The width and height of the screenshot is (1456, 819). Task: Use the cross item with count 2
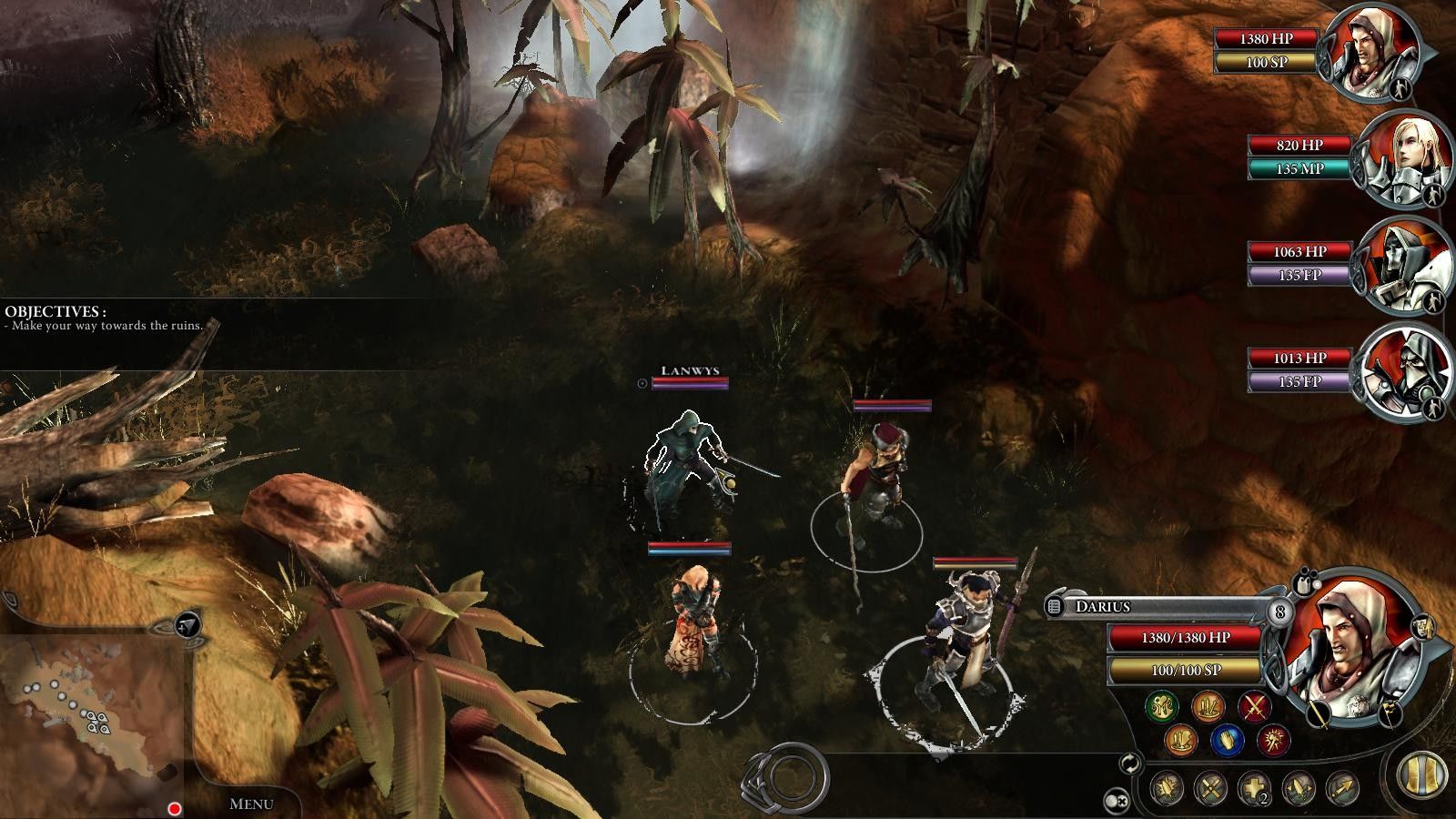1254,788
